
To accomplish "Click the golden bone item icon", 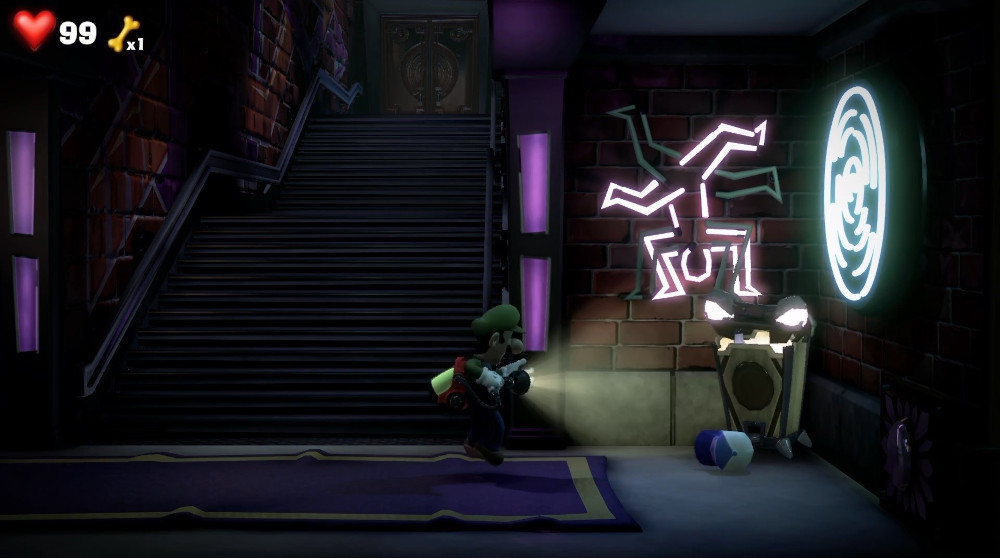I will coord(122,33).
